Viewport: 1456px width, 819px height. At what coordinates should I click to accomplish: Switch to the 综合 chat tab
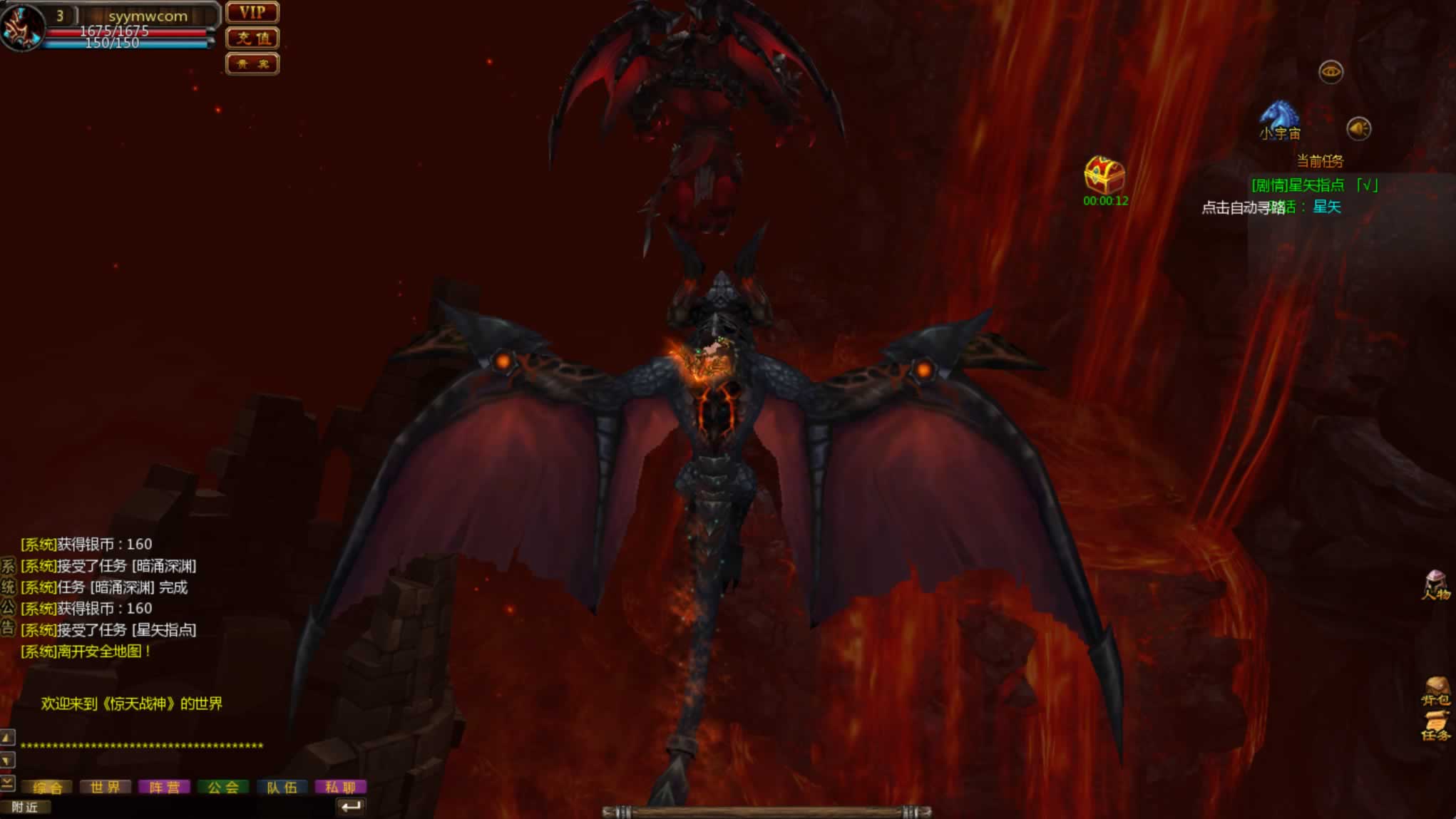[x=48, y=787]
